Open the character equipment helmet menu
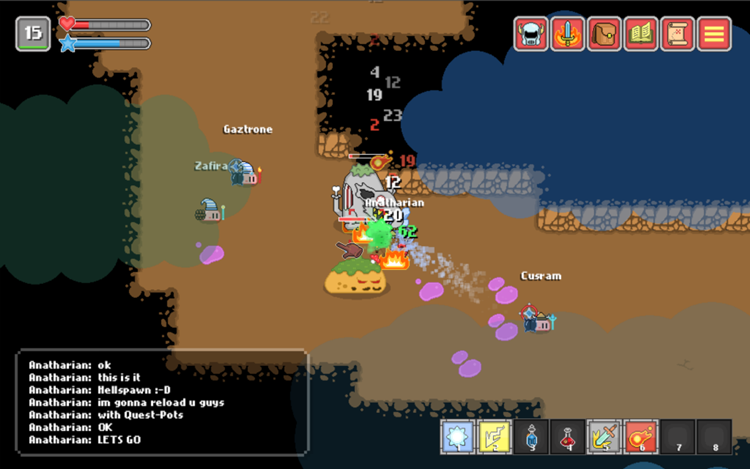 coord(532,34)
